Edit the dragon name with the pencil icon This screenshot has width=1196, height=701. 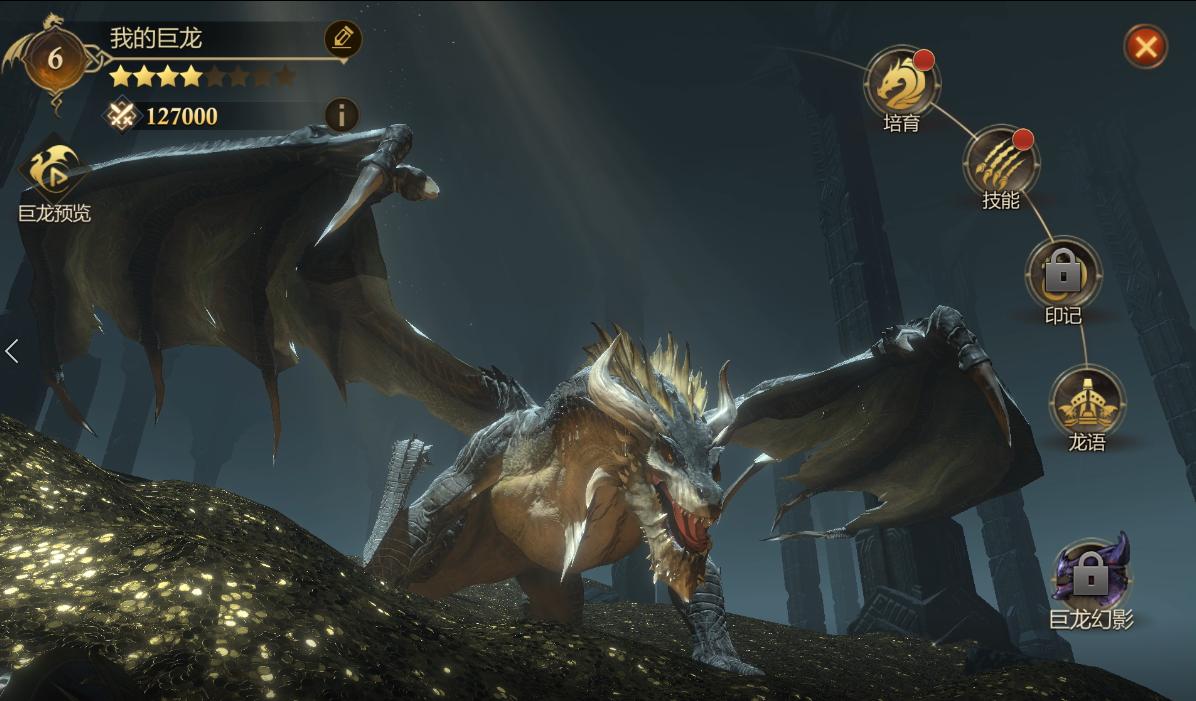343,39
